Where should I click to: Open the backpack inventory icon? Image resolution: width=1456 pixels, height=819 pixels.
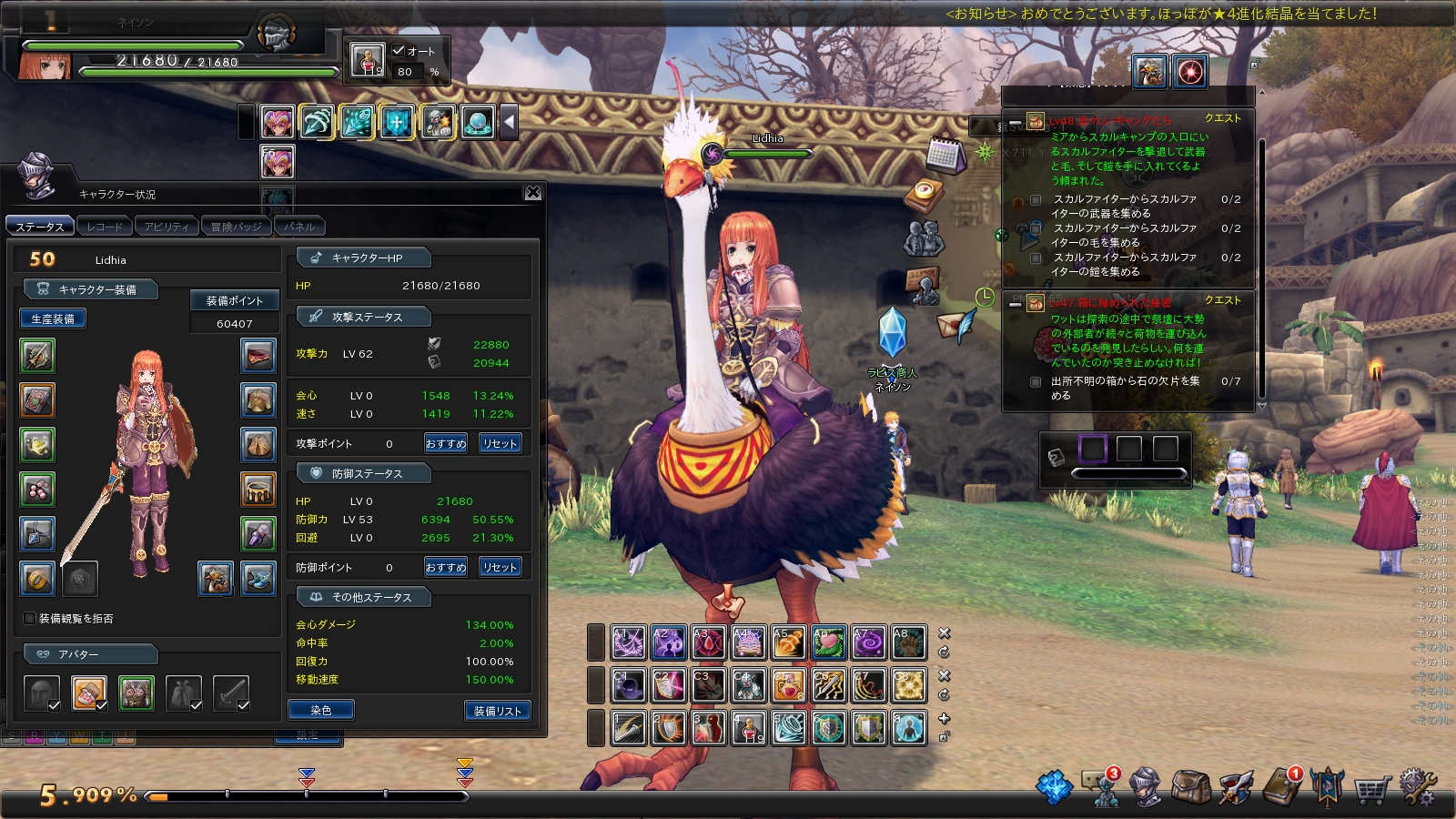[1190, 787]
